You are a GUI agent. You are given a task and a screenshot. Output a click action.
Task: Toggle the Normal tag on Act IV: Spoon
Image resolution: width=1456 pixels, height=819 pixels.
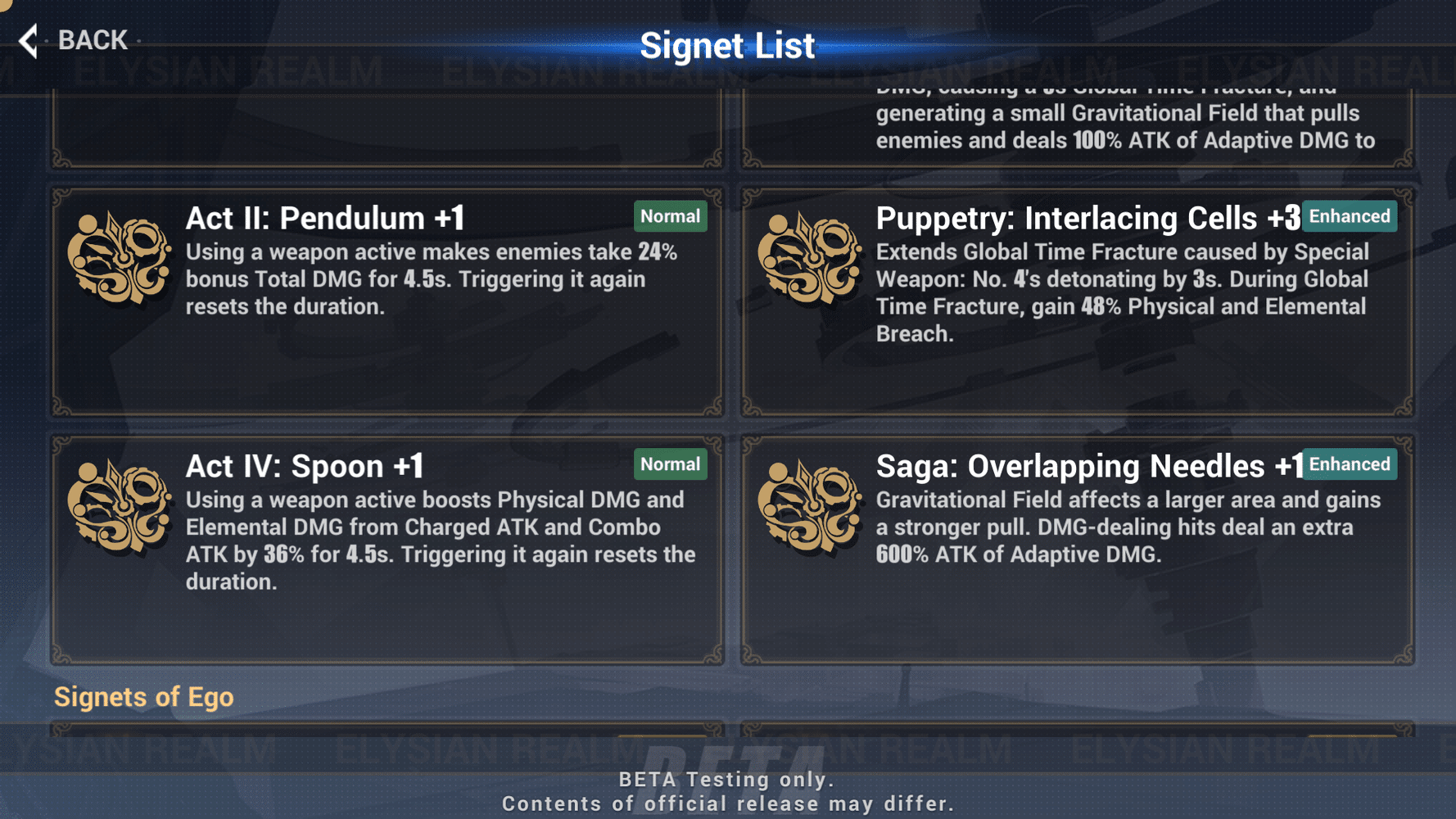click(670, 464)
